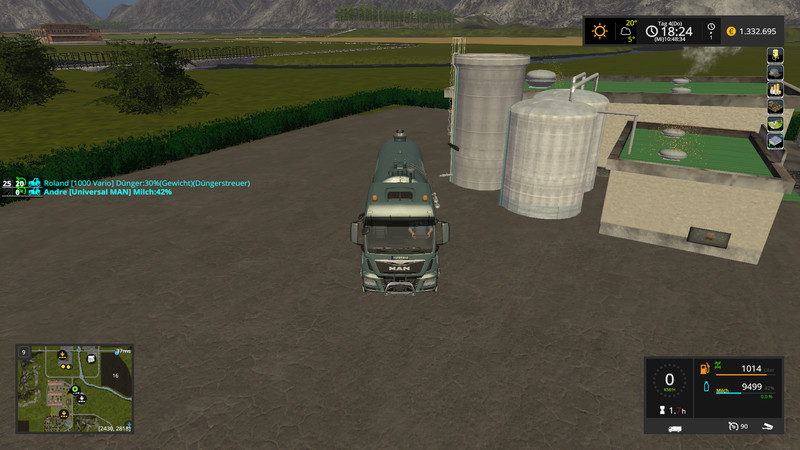Click the grey building icon at the column's bottom

tap(774, 141)
